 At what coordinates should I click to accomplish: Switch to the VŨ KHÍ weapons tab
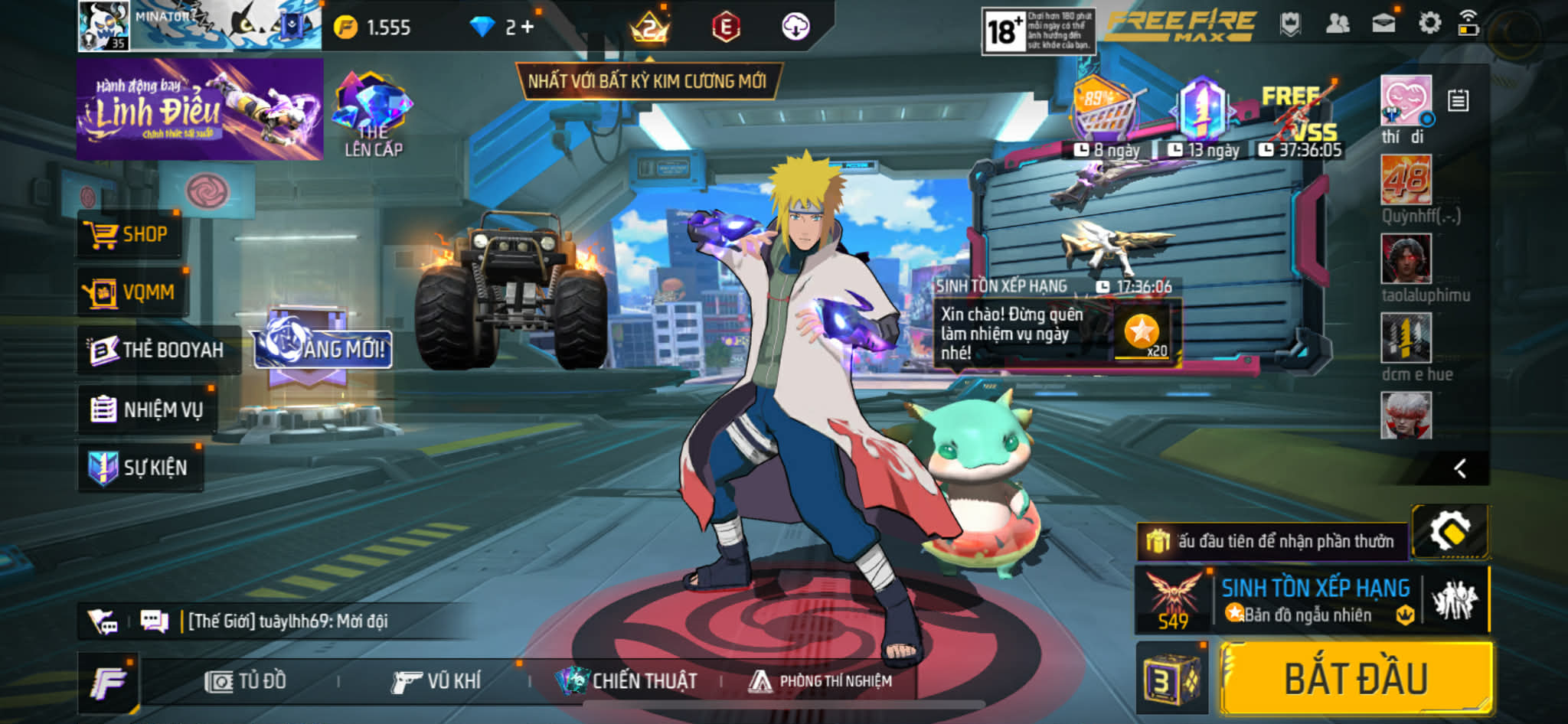pos(436,681)
